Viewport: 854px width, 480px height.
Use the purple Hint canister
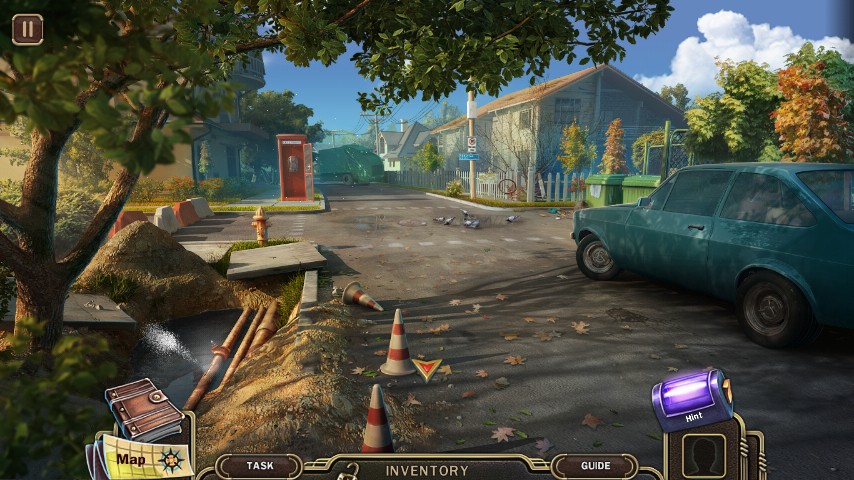click(x=691, y=399)
